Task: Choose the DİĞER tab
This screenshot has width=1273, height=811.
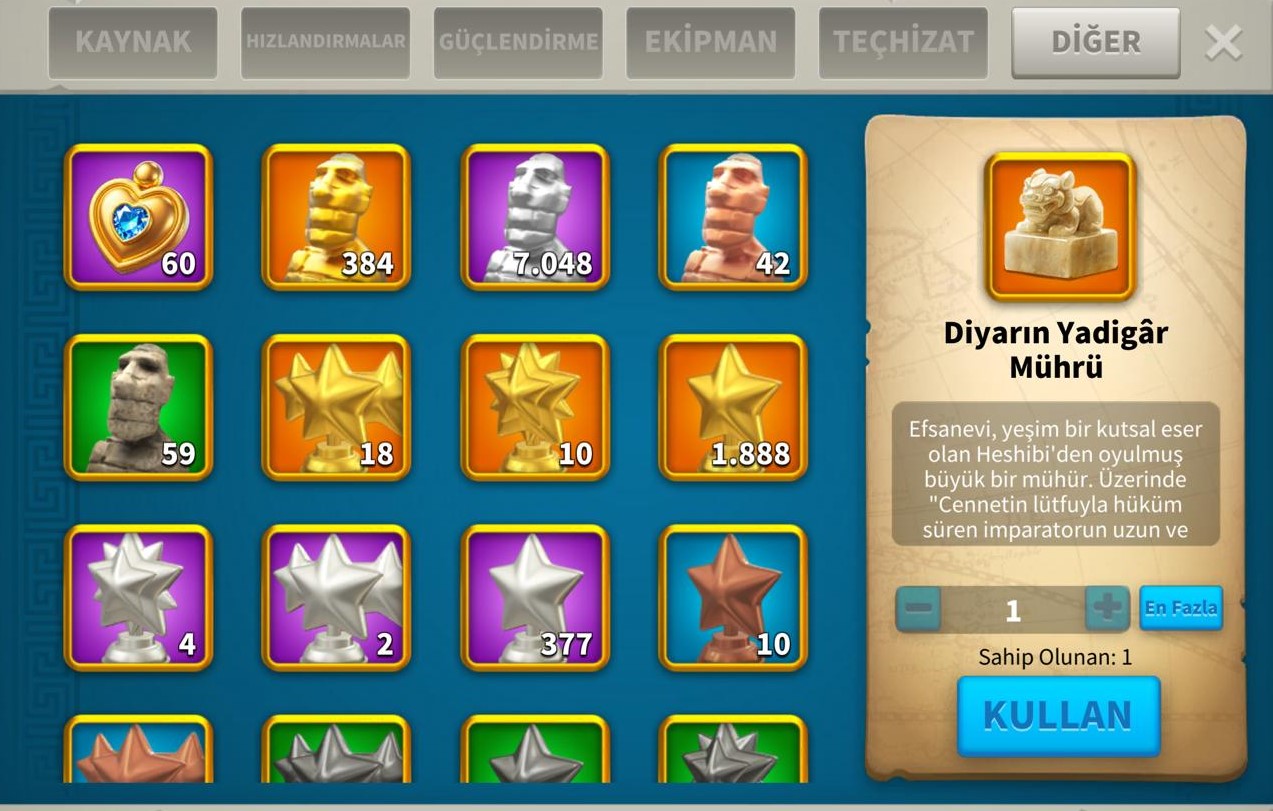Action: click(1096, 42)
